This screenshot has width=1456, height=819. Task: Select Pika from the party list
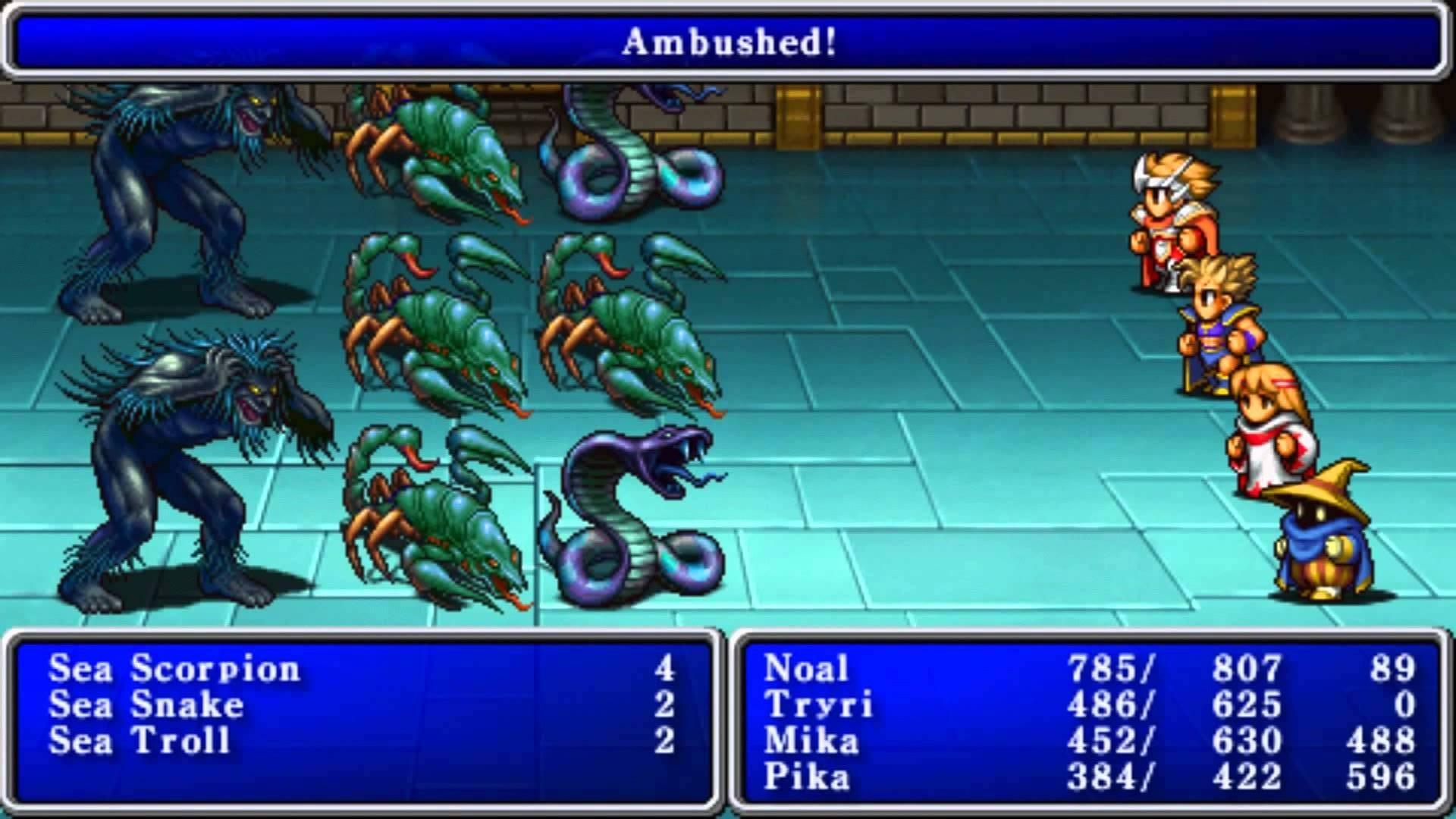807,777
